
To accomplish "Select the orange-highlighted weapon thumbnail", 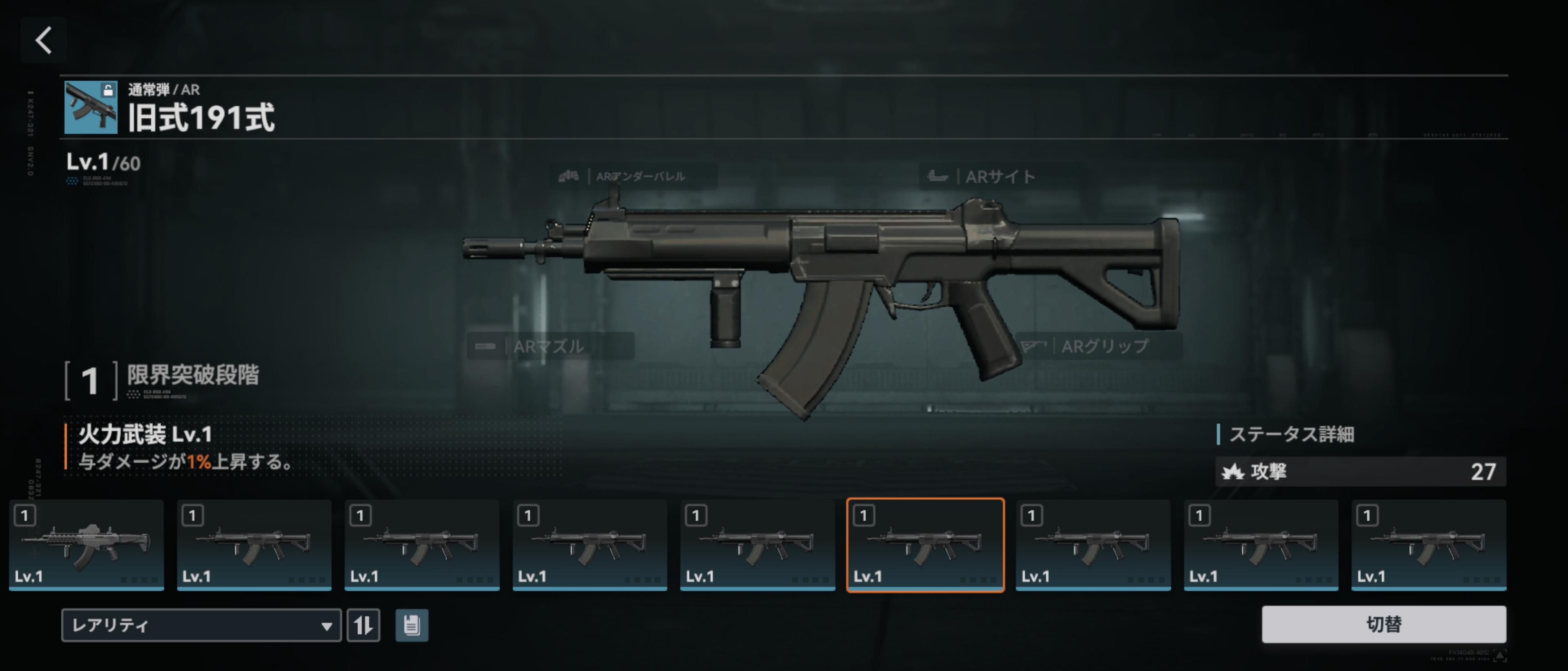I will [924, 545].
